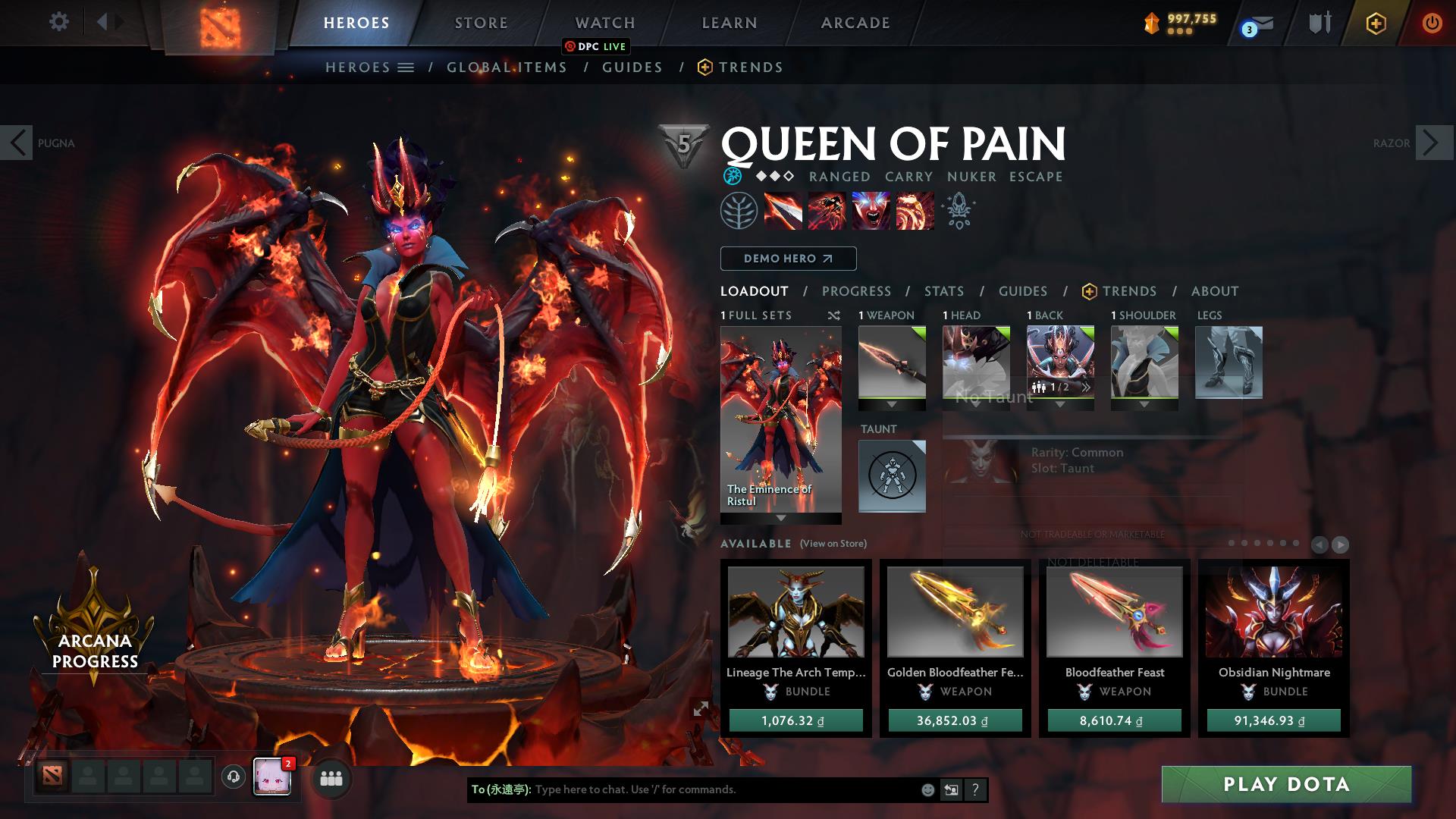Open the heroes hamburger menu

coord(405,67)
